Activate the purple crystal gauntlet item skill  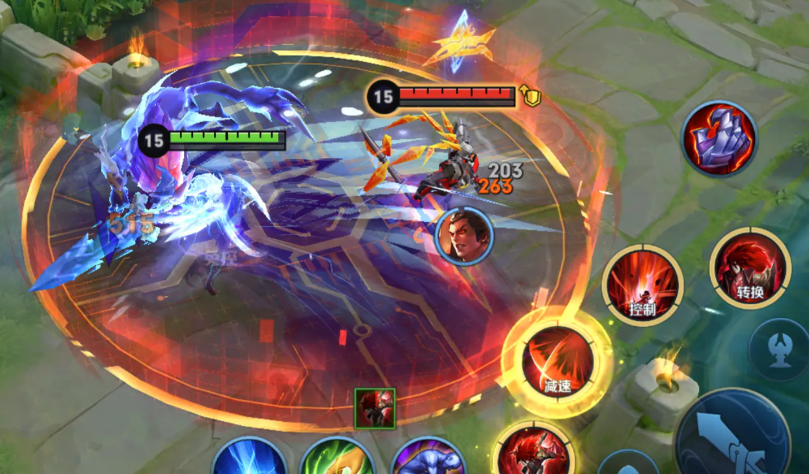pos(720,140)
